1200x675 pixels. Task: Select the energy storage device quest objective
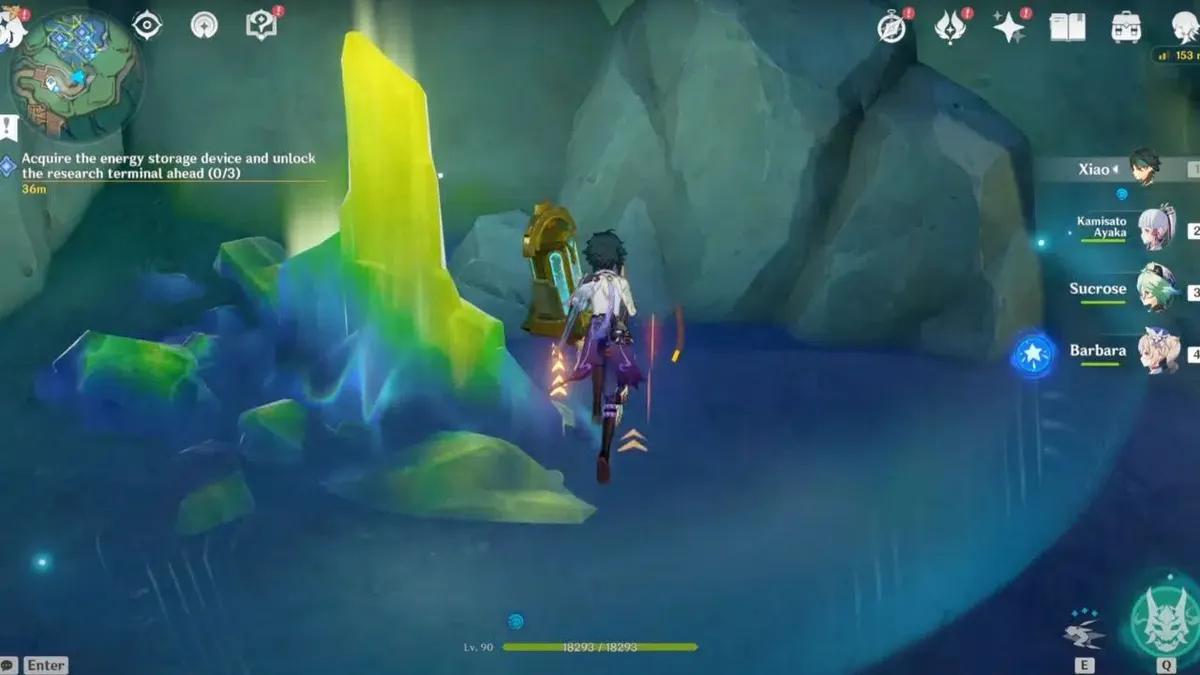[x=168, y=166]
